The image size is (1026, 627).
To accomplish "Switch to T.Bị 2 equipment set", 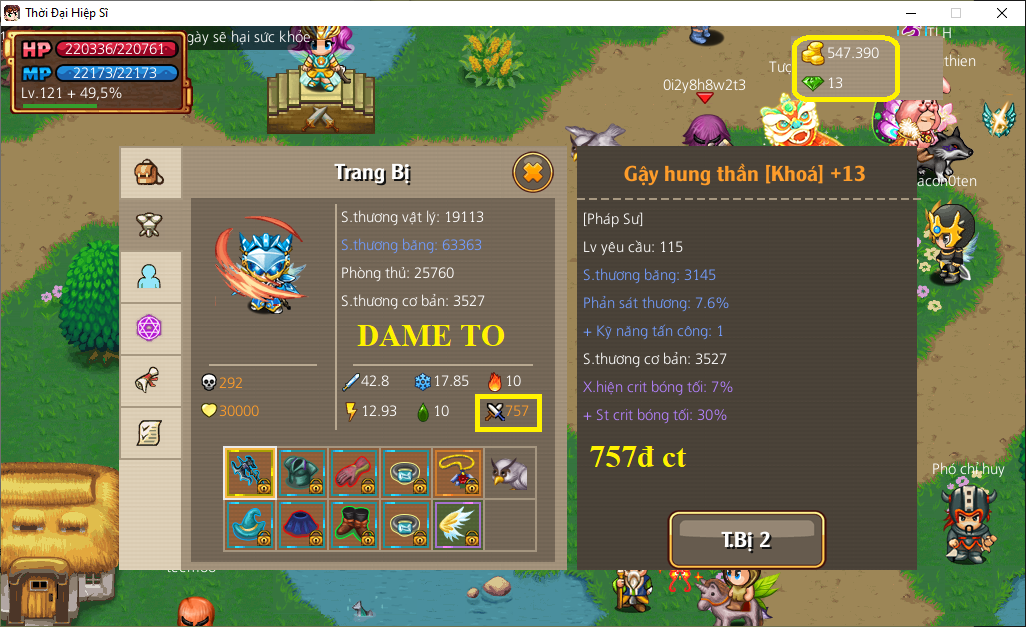I will (746, 540).
